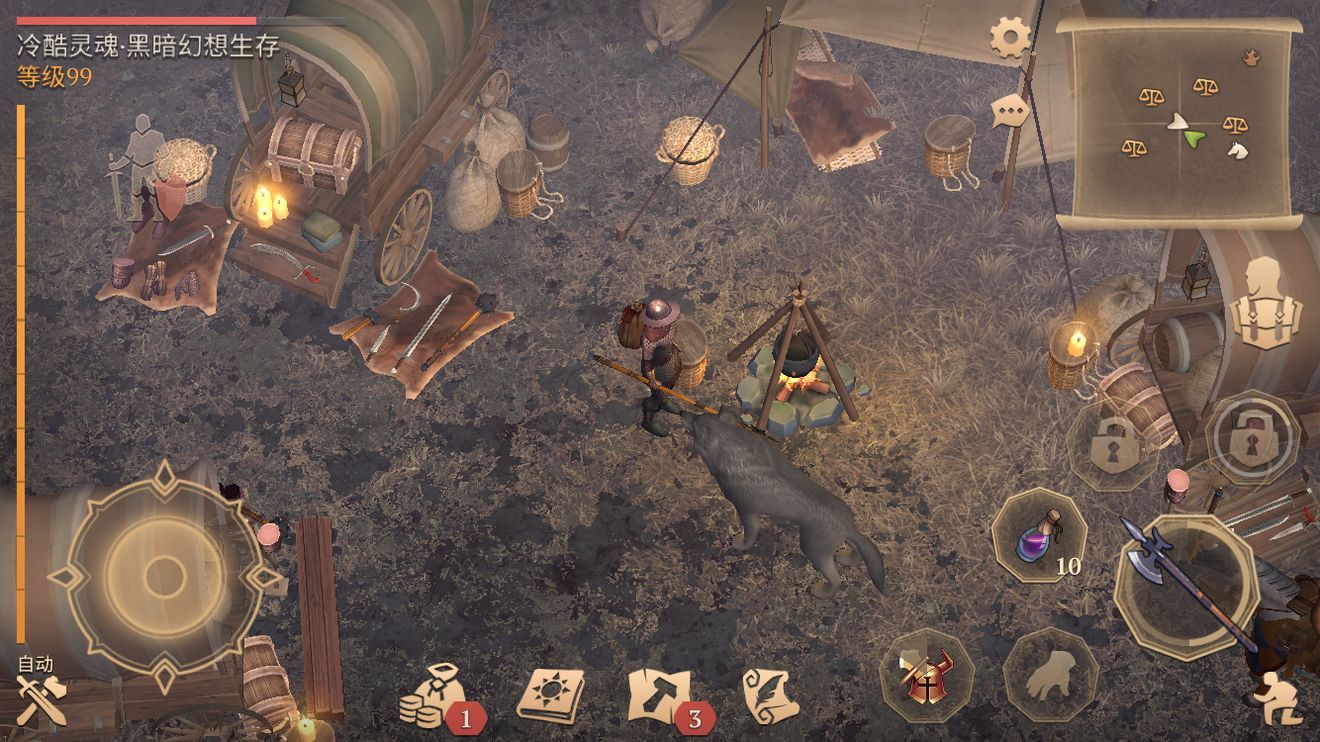Toggle the crouch sneak icon
This screenshot has height=742, width=1320.
[x=1277, y=698]
